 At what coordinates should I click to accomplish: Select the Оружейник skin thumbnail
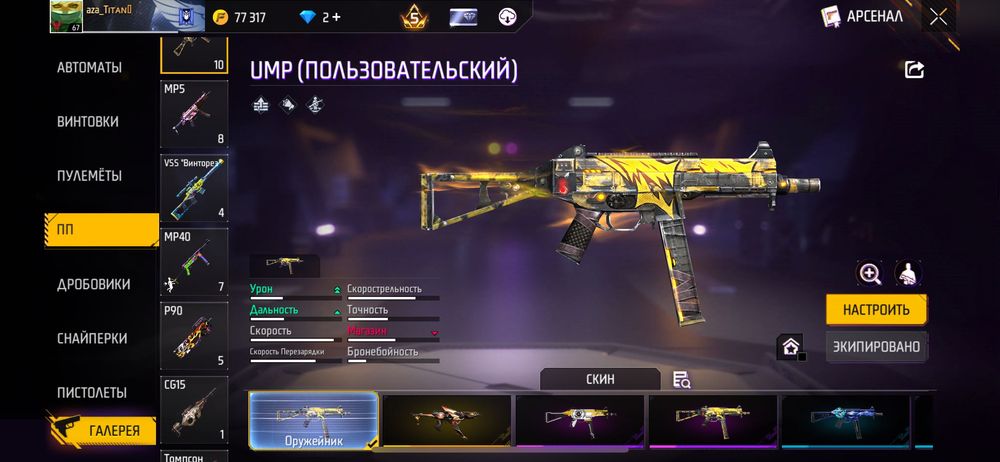coord(314,419)
